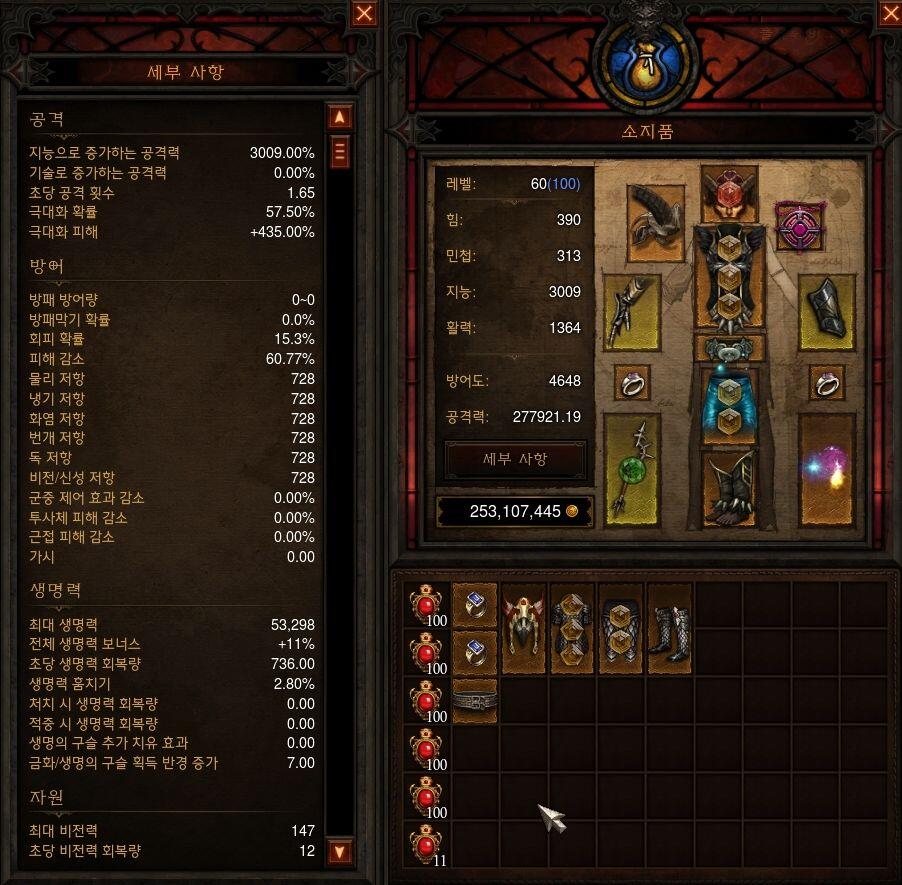
Task: Select the equipped shoulder armor slot
Action: 656,221
